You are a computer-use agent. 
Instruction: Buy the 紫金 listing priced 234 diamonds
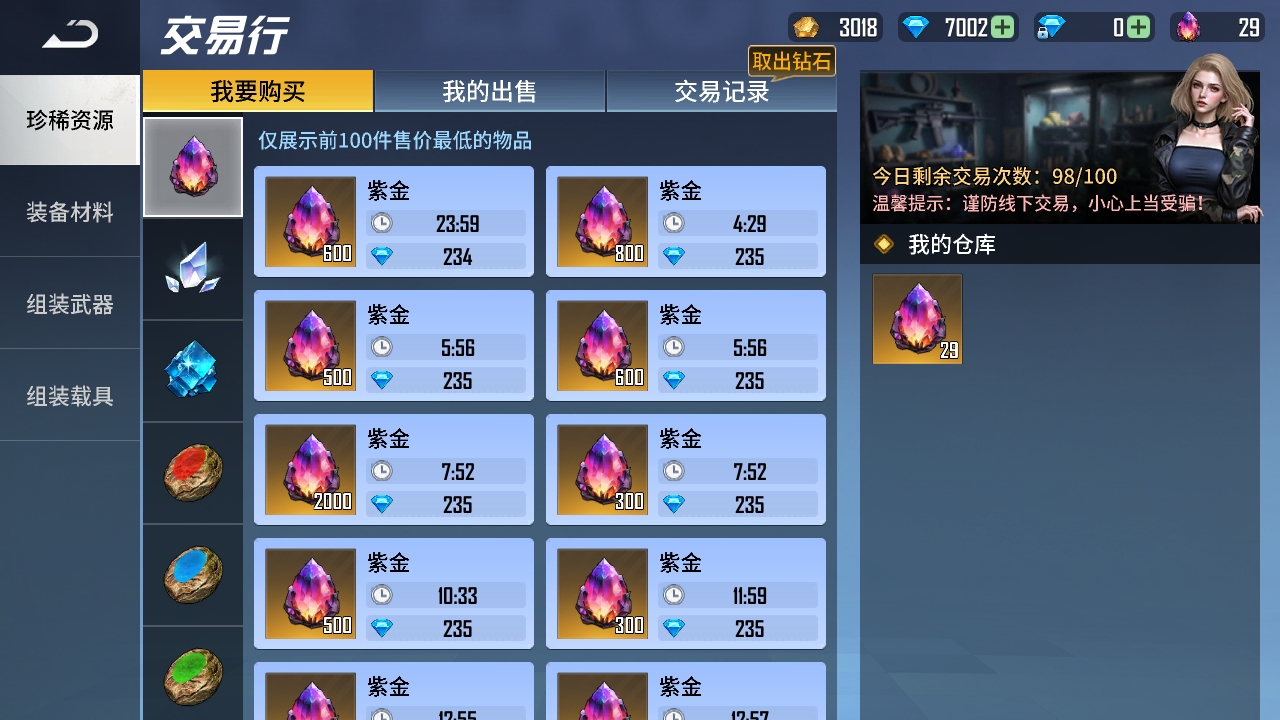click(393, 220)
